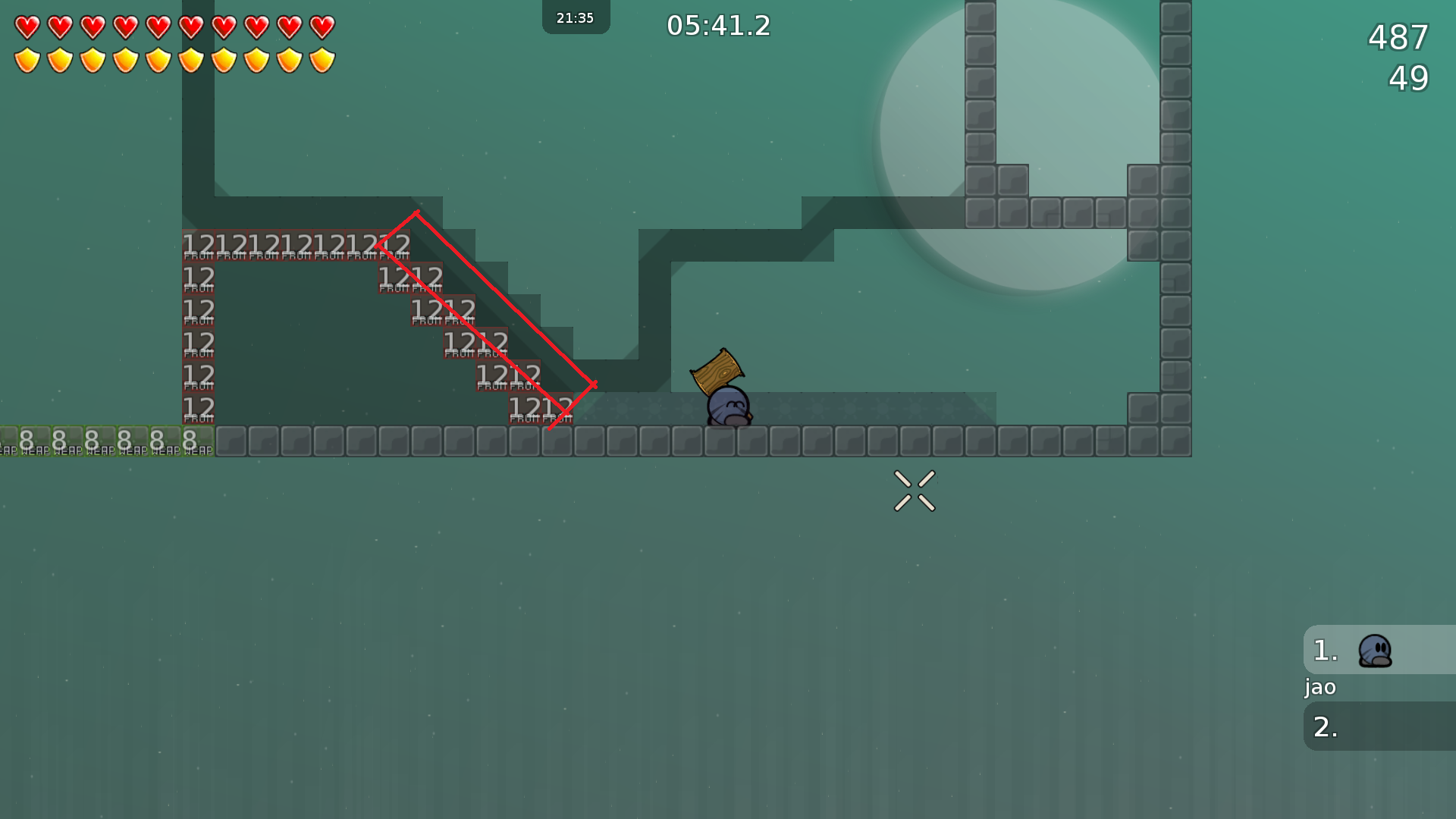Click the player name jao
Image resolution: width=1456 pixels, height=819 pixels.
coord(1319,687)
